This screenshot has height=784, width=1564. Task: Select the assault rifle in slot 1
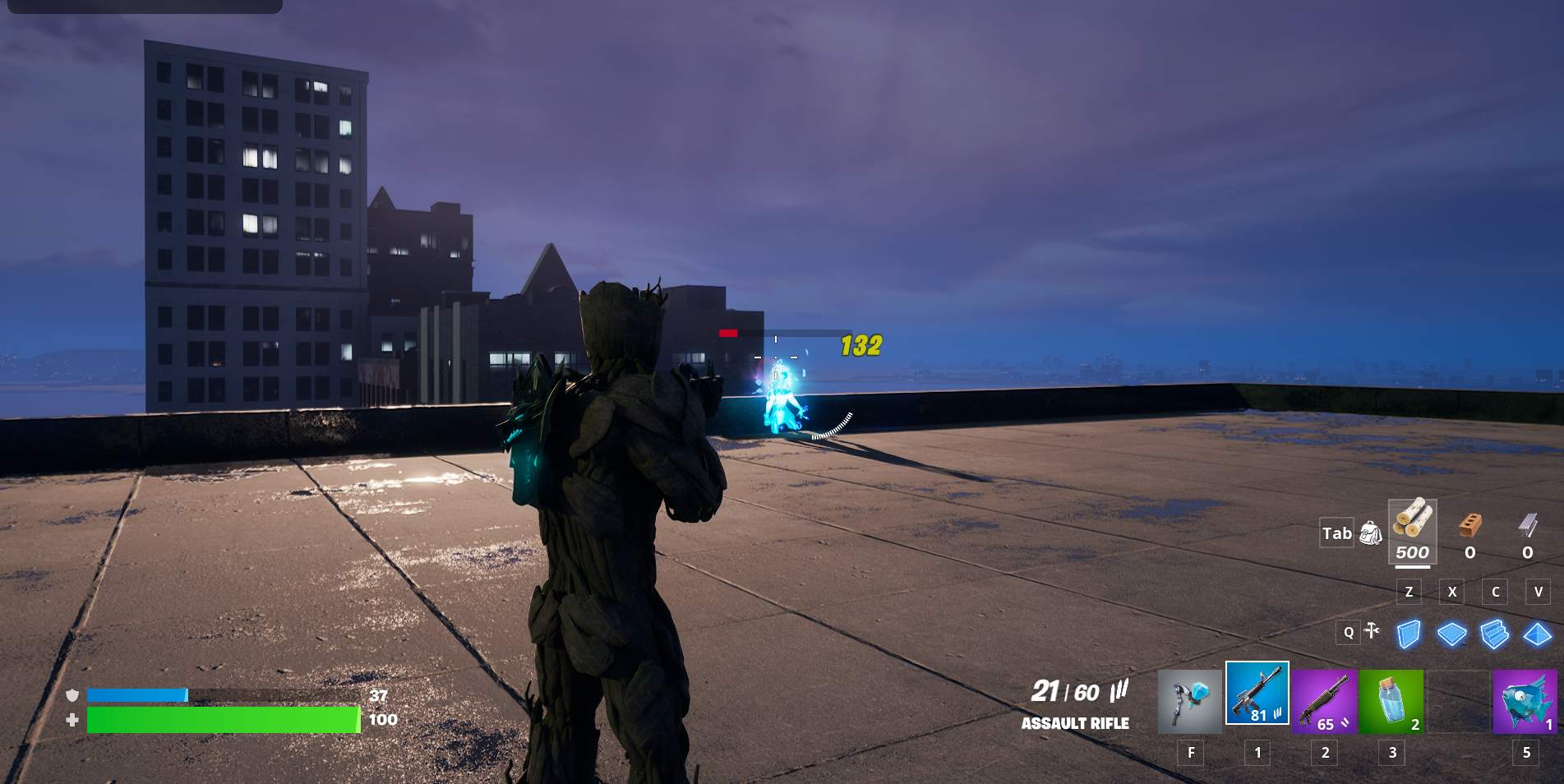pyautogui.click(x=1259, y=699)
